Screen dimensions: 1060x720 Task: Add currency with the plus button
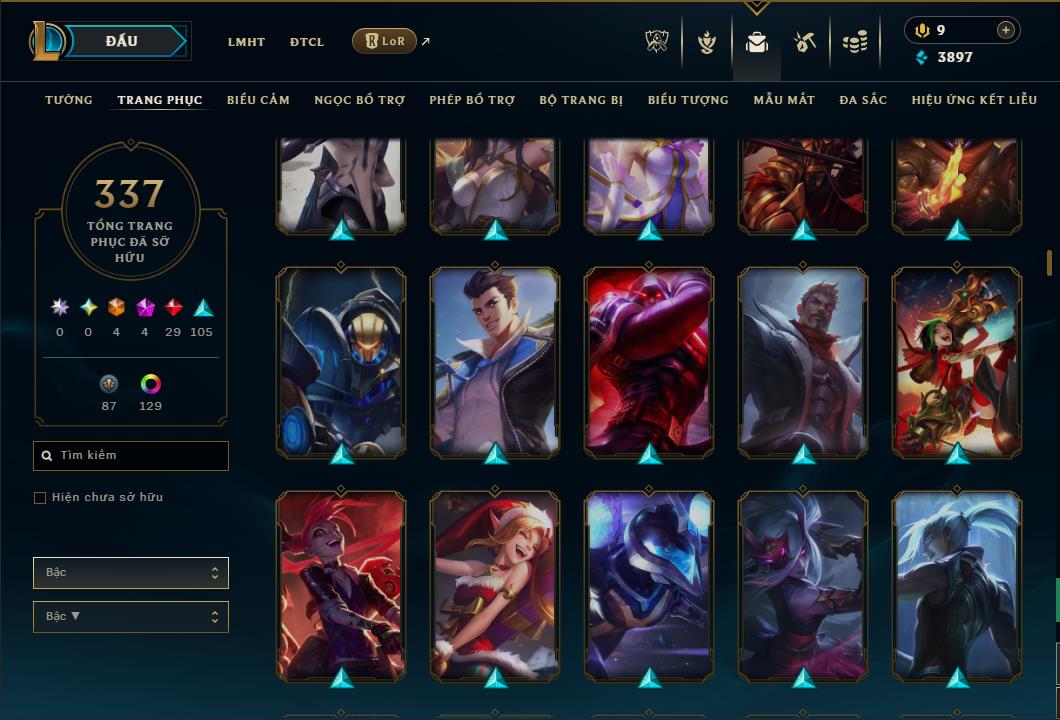pos(1005,30)
